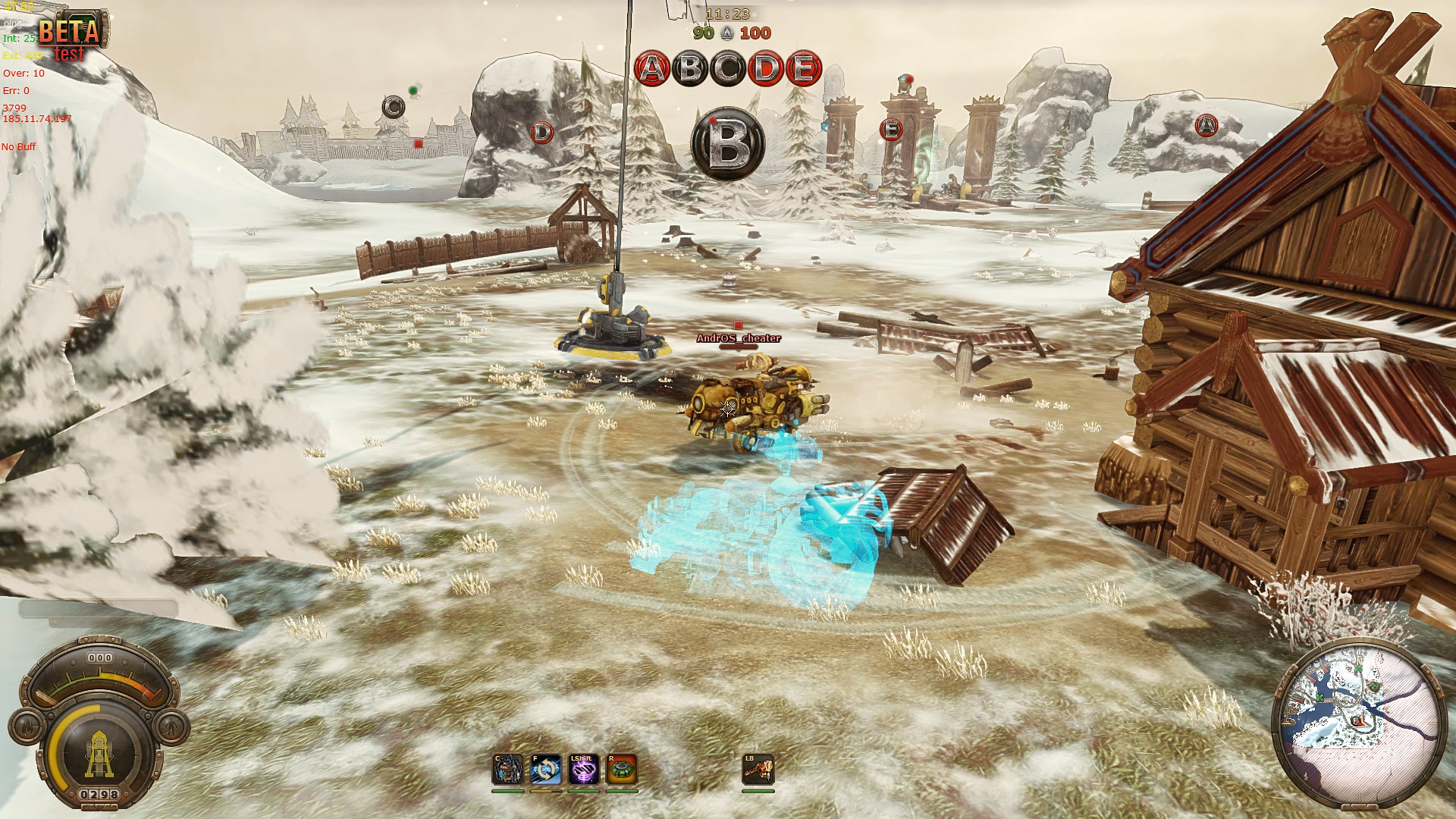Select capture point E in top bar

point(804,69)
